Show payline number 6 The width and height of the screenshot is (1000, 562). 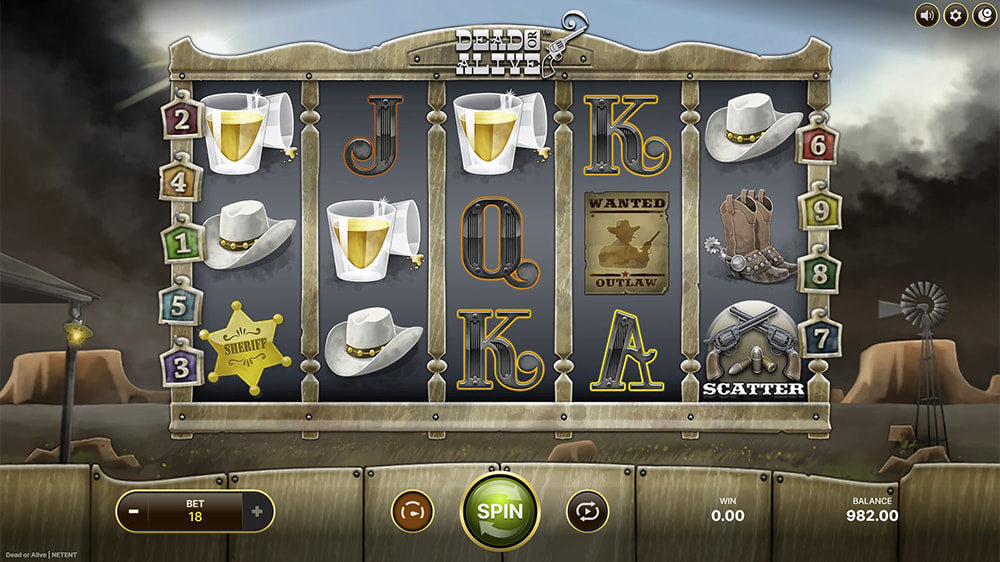(818, 146)
